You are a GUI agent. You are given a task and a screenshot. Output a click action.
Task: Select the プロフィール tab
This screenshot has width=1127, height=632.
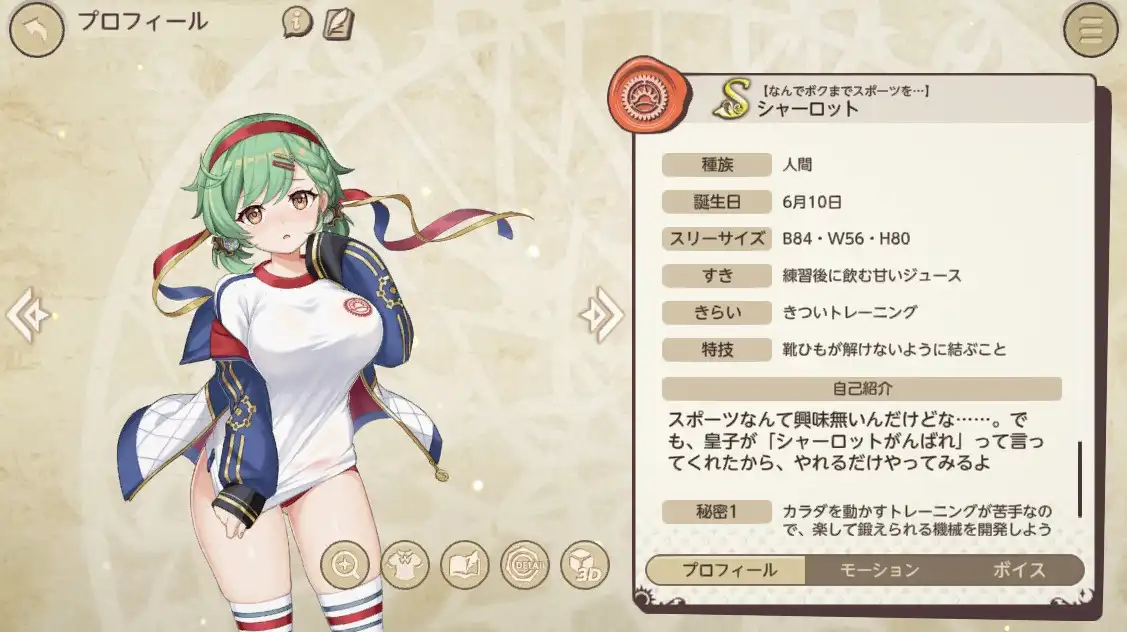point(729,570)
